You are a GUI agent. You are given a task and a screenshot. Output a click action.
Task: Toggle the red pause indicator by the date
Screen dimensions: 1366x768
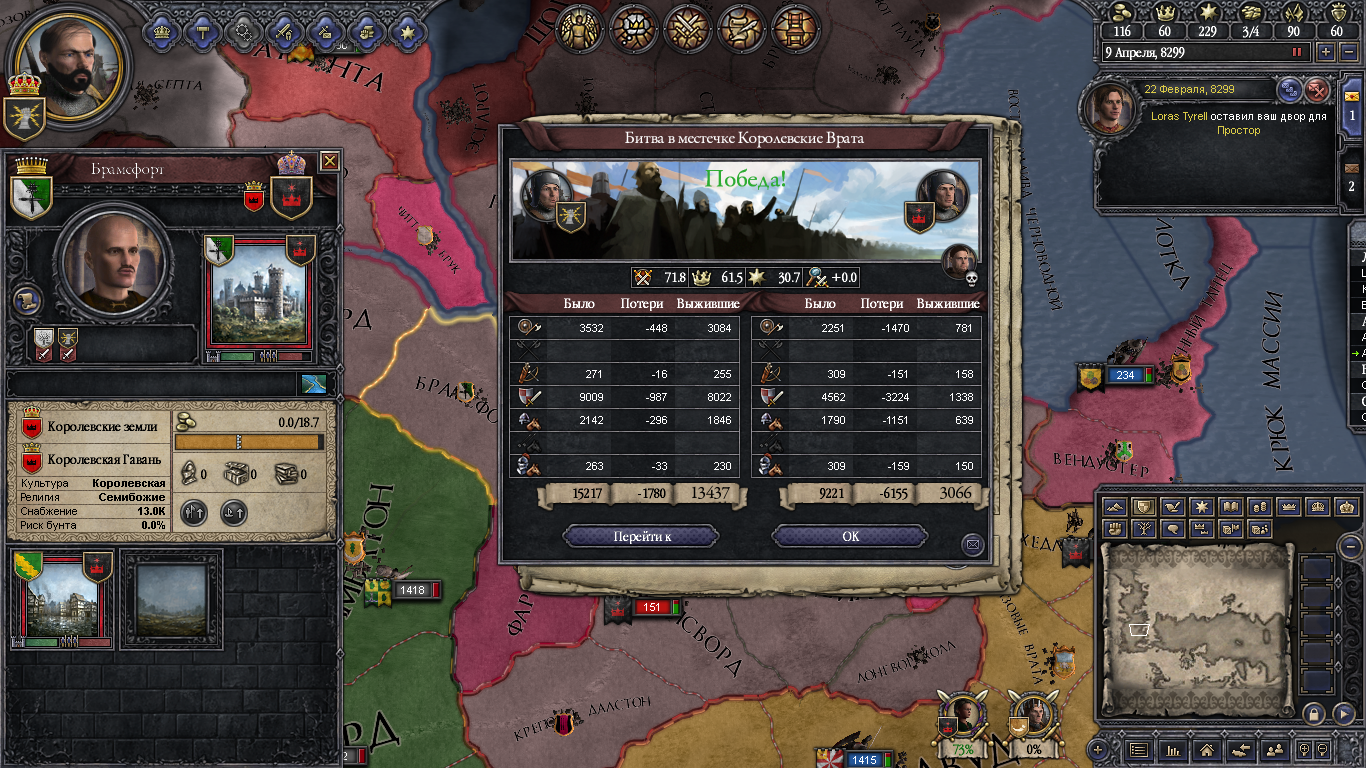[1298, 52]
